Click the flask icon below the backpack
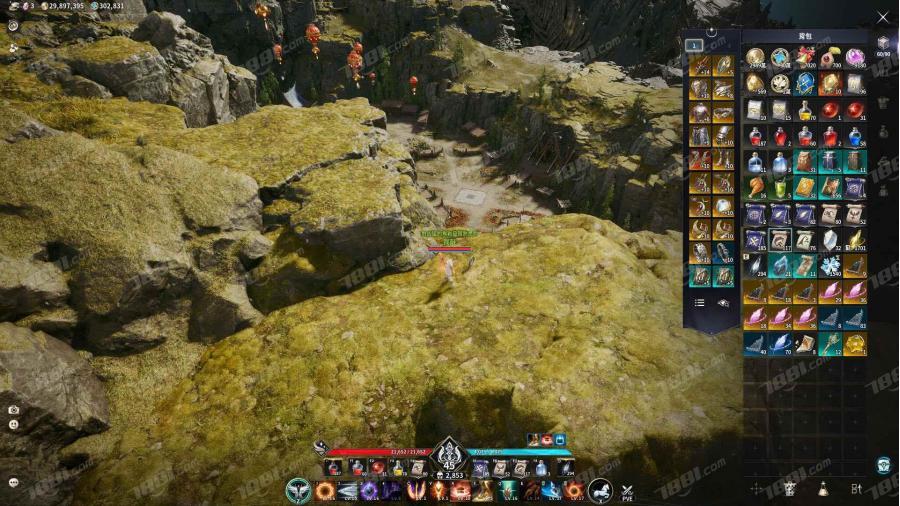900x506 pixels. click(823, 488)
